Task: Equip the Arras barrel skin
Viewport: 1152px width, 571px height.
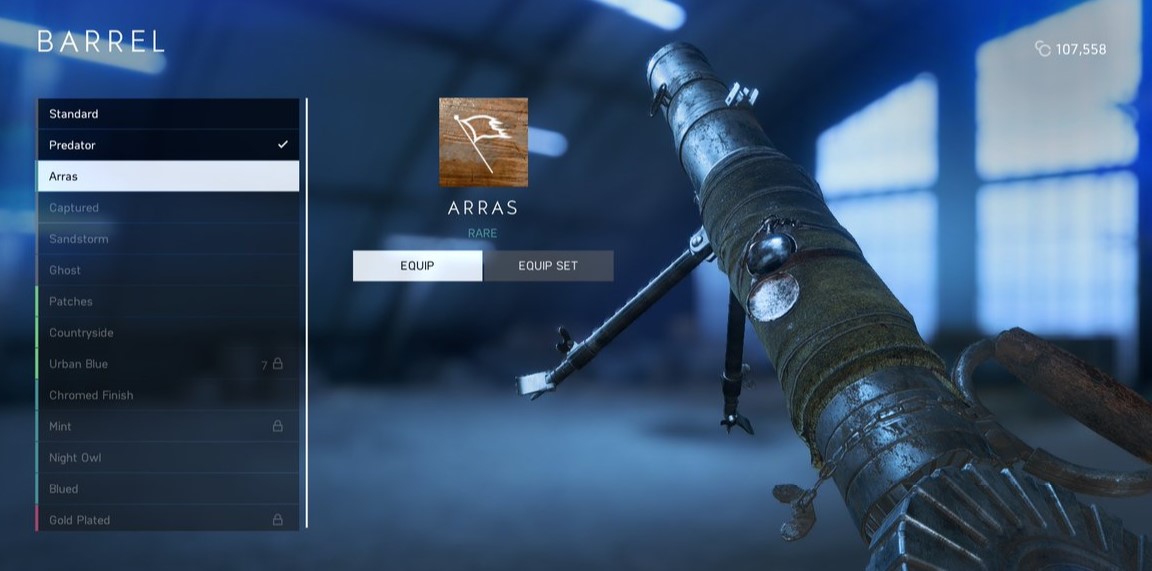Action: pos(417,266)
